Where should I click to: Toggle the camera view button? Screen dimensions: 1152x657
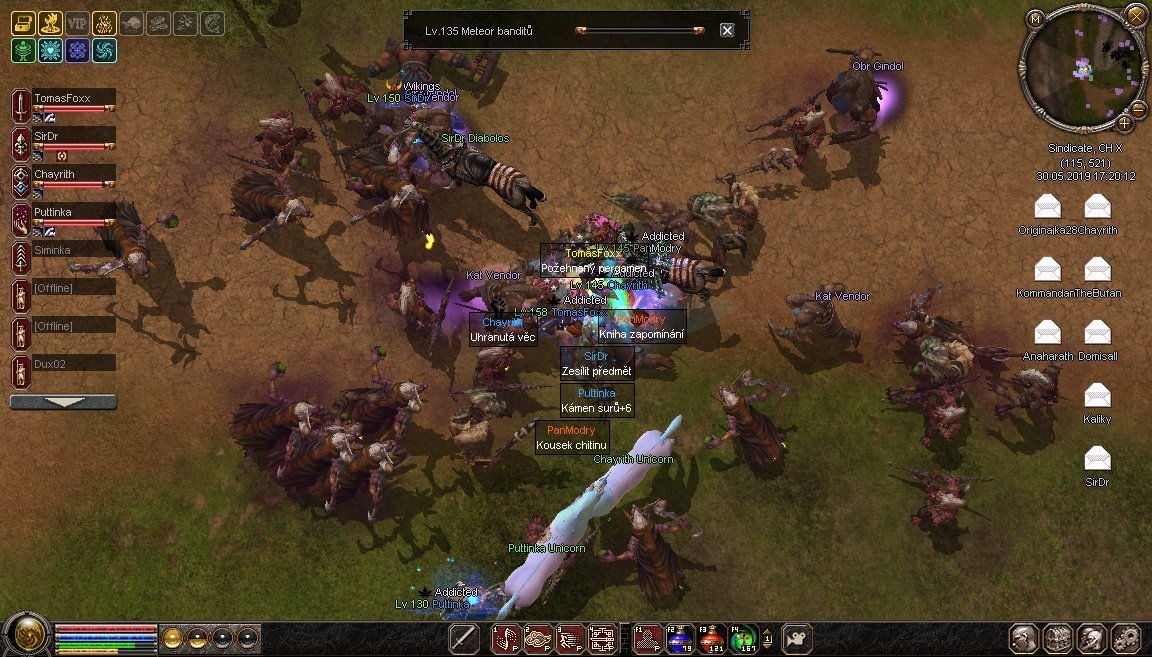(x=796, y=637)
